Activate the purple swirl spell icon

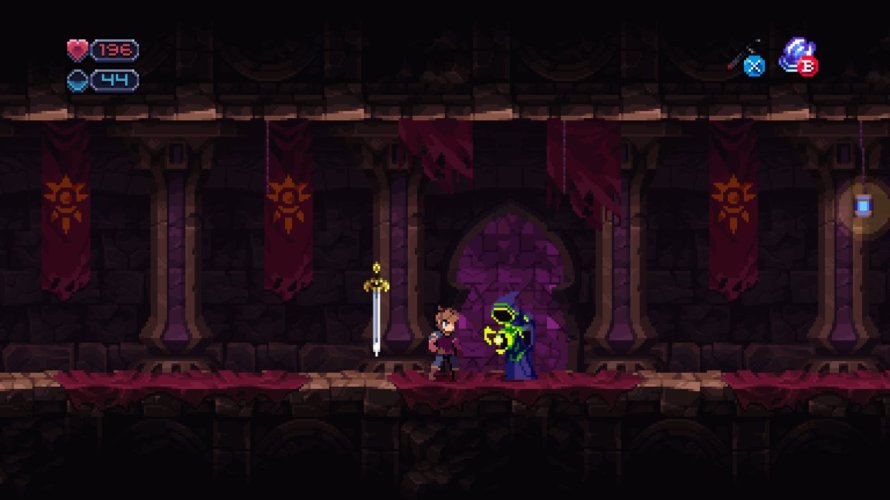(x=796, y=52)
